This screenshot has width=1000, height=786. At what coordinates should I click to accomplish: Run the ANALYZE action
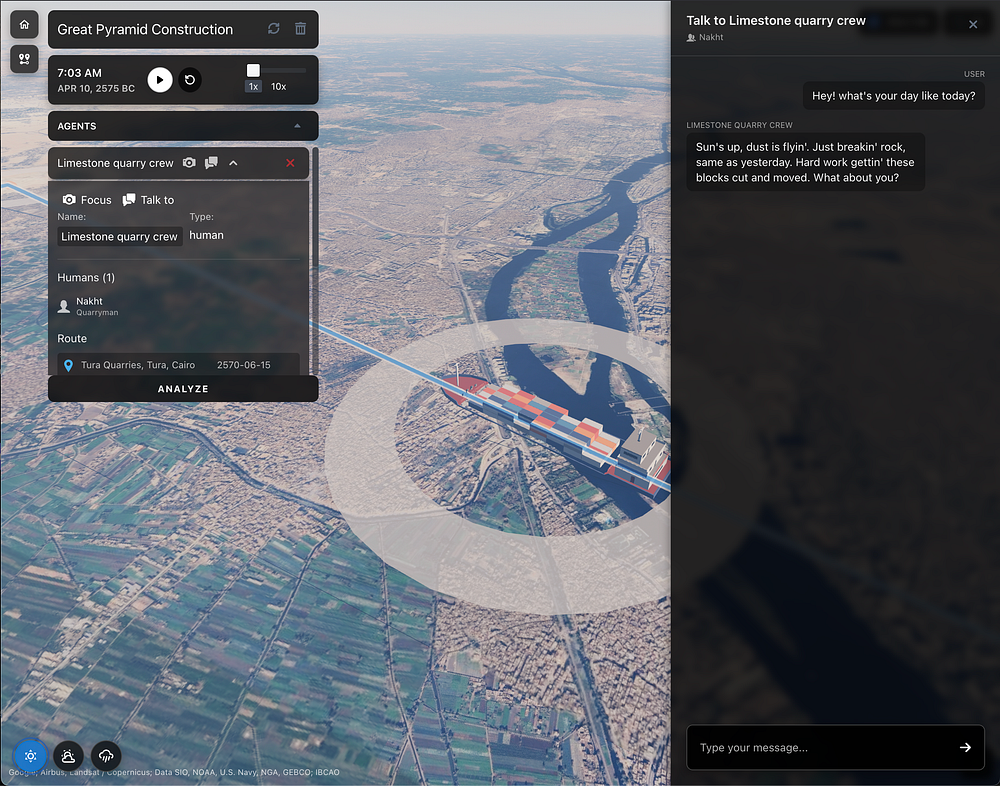tap(183, 389)
